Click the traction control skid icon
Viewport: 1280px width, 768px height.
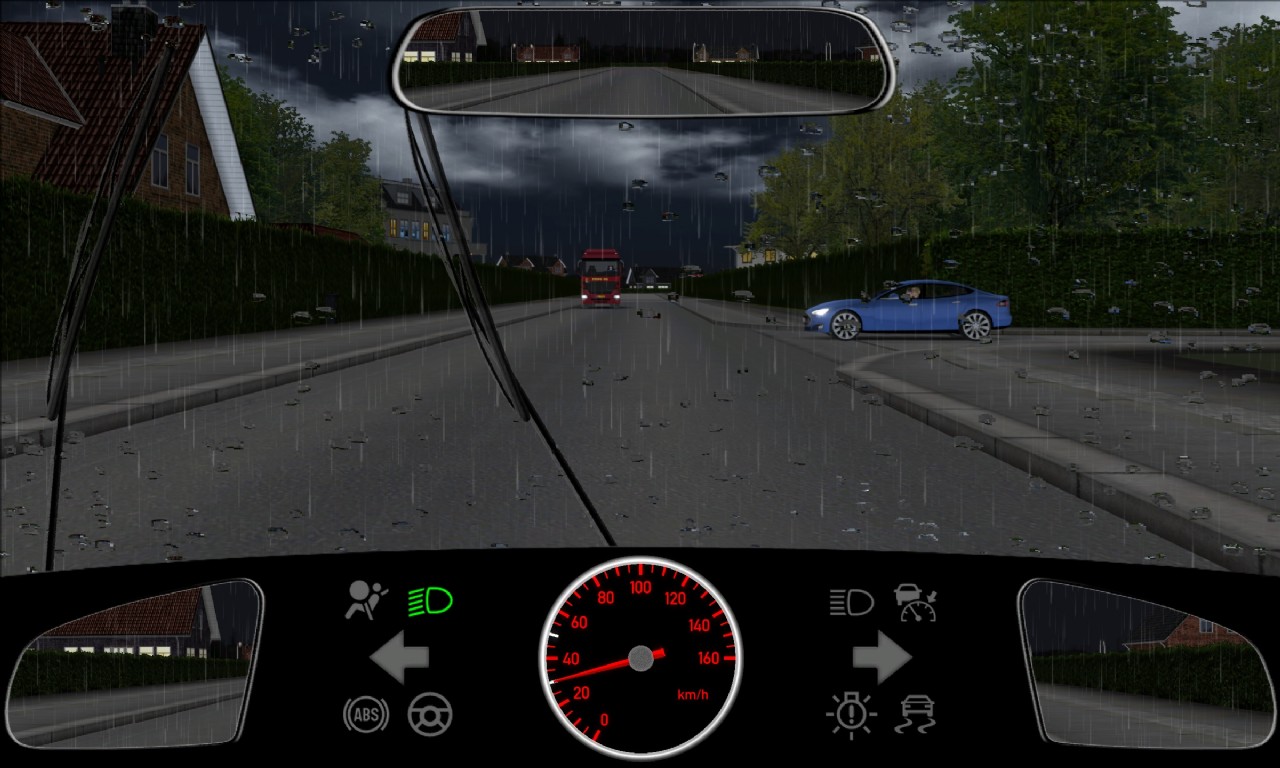click(915, 714)
